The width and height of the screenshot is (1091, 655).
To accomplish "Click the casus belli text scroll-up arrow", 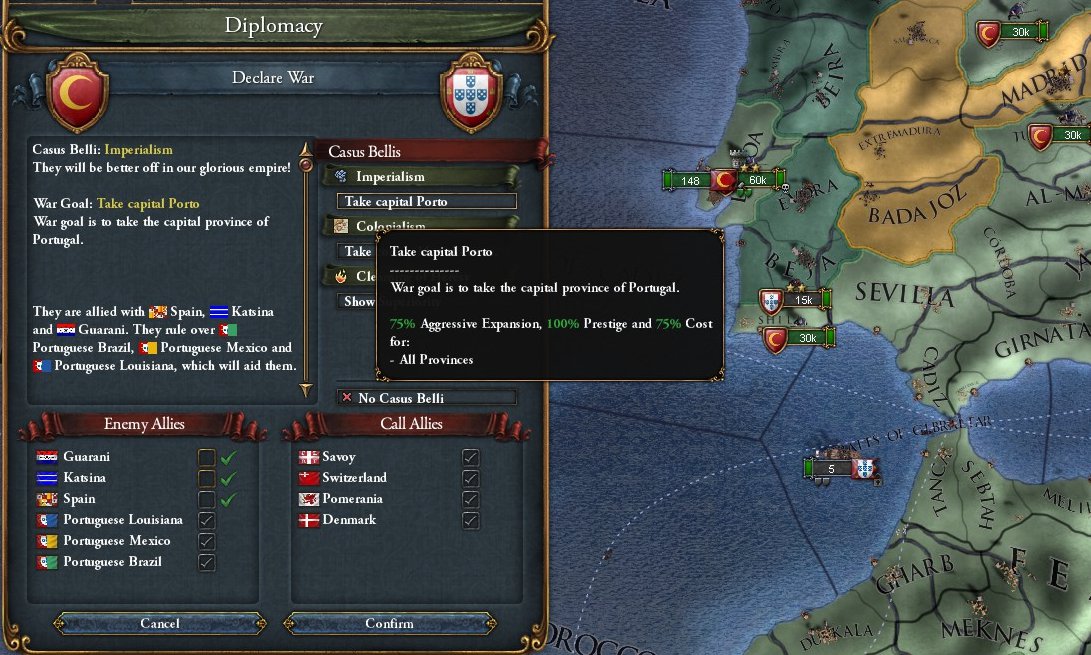I will 306,147.
